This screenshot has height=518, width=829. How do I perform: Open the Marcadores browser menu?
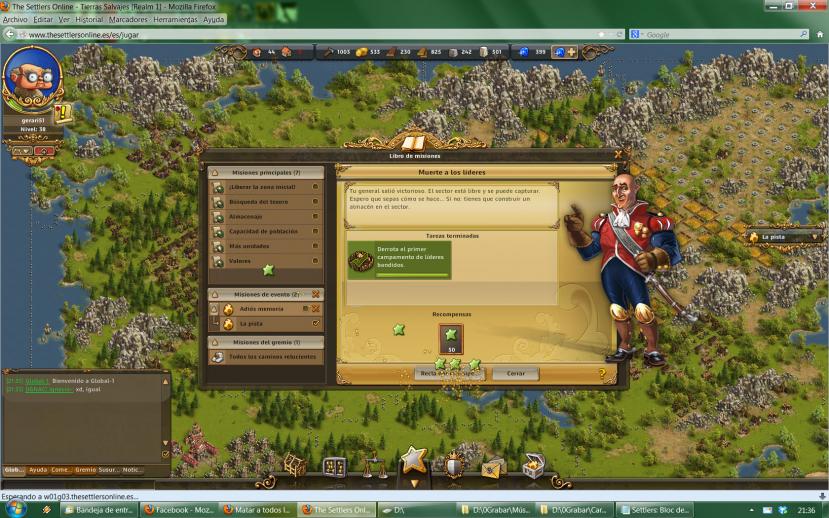[127, 19]
